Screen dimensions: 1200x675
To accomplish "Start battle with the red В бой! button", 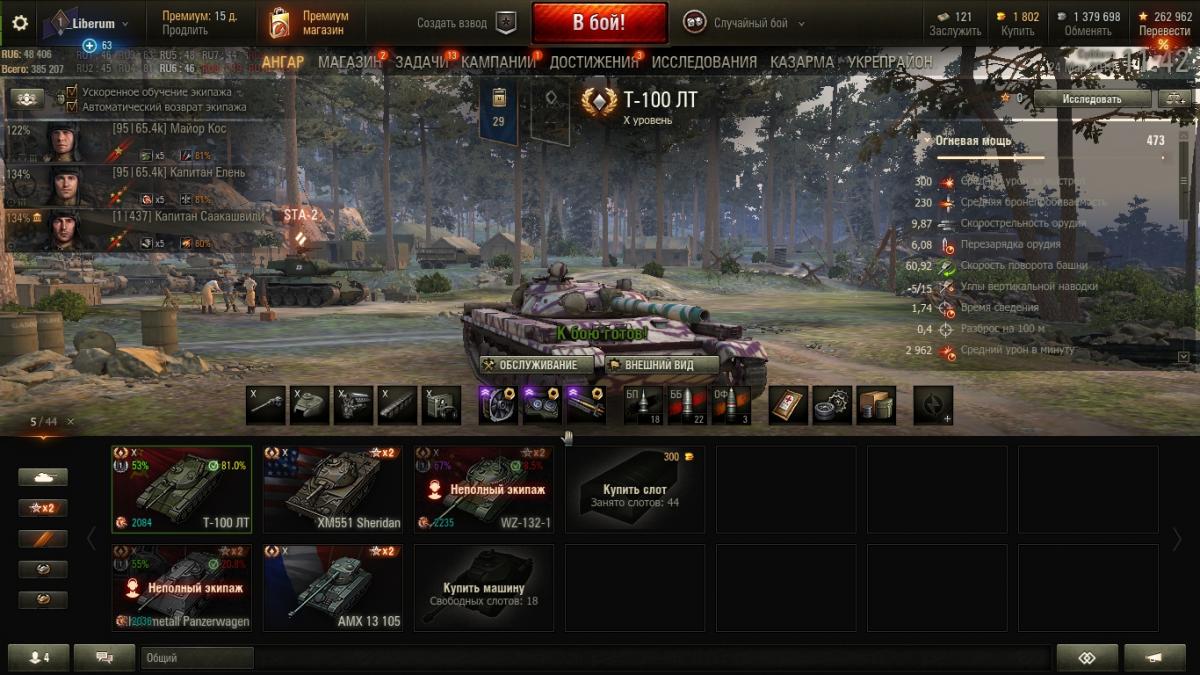I will (599, 22).
